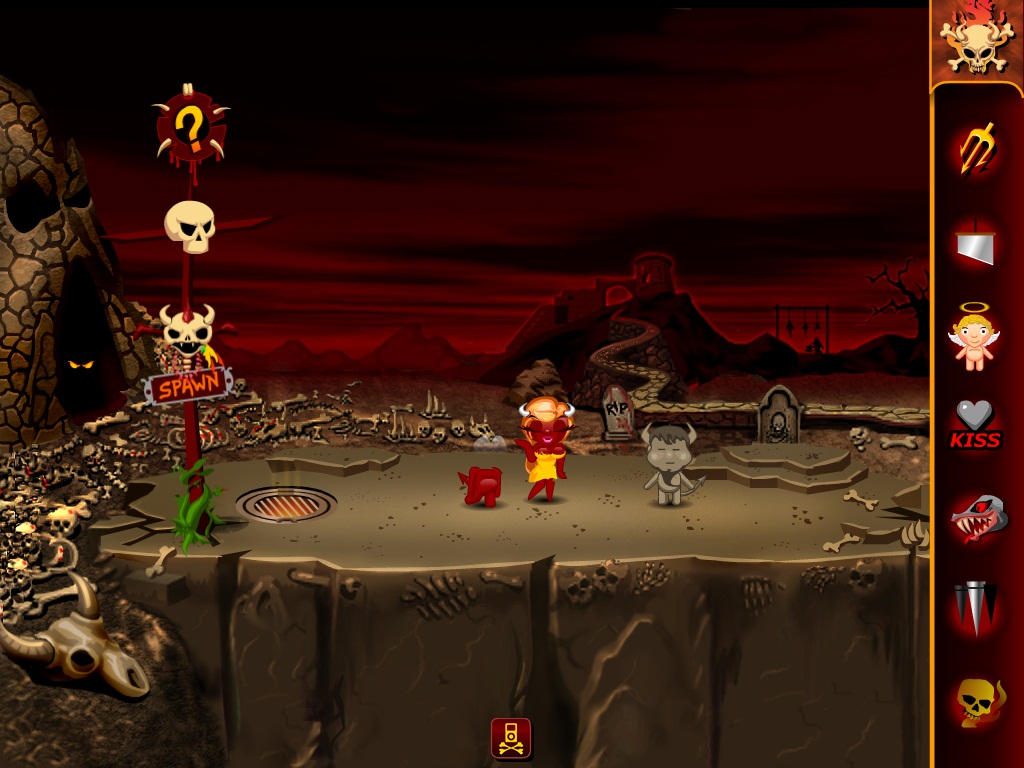Choose the meat cleaver tool
This screenshot has height=768, width=1024.
click(975, 243)
